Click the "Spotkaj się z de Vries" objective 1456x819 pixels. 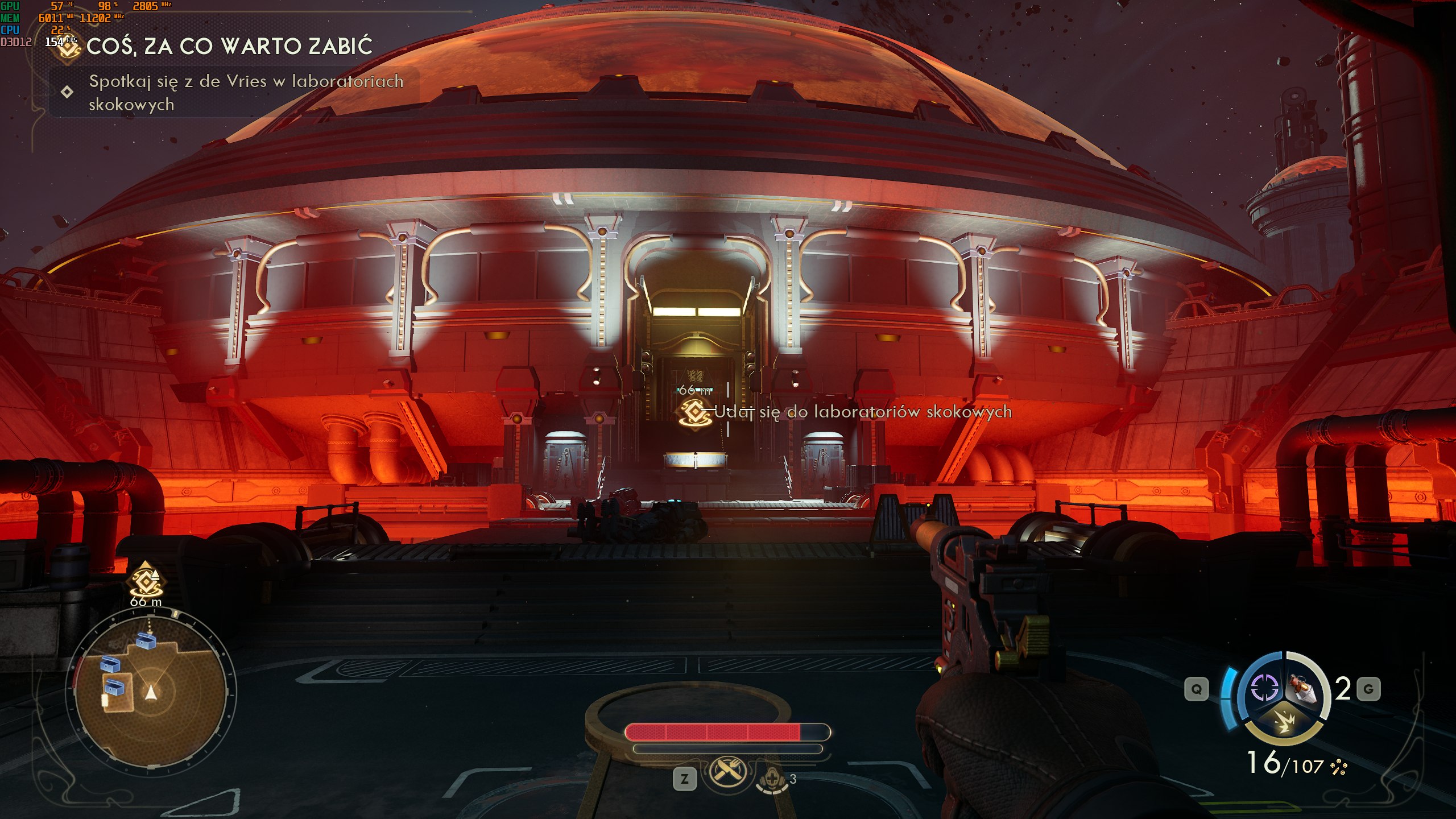[246, 92]
